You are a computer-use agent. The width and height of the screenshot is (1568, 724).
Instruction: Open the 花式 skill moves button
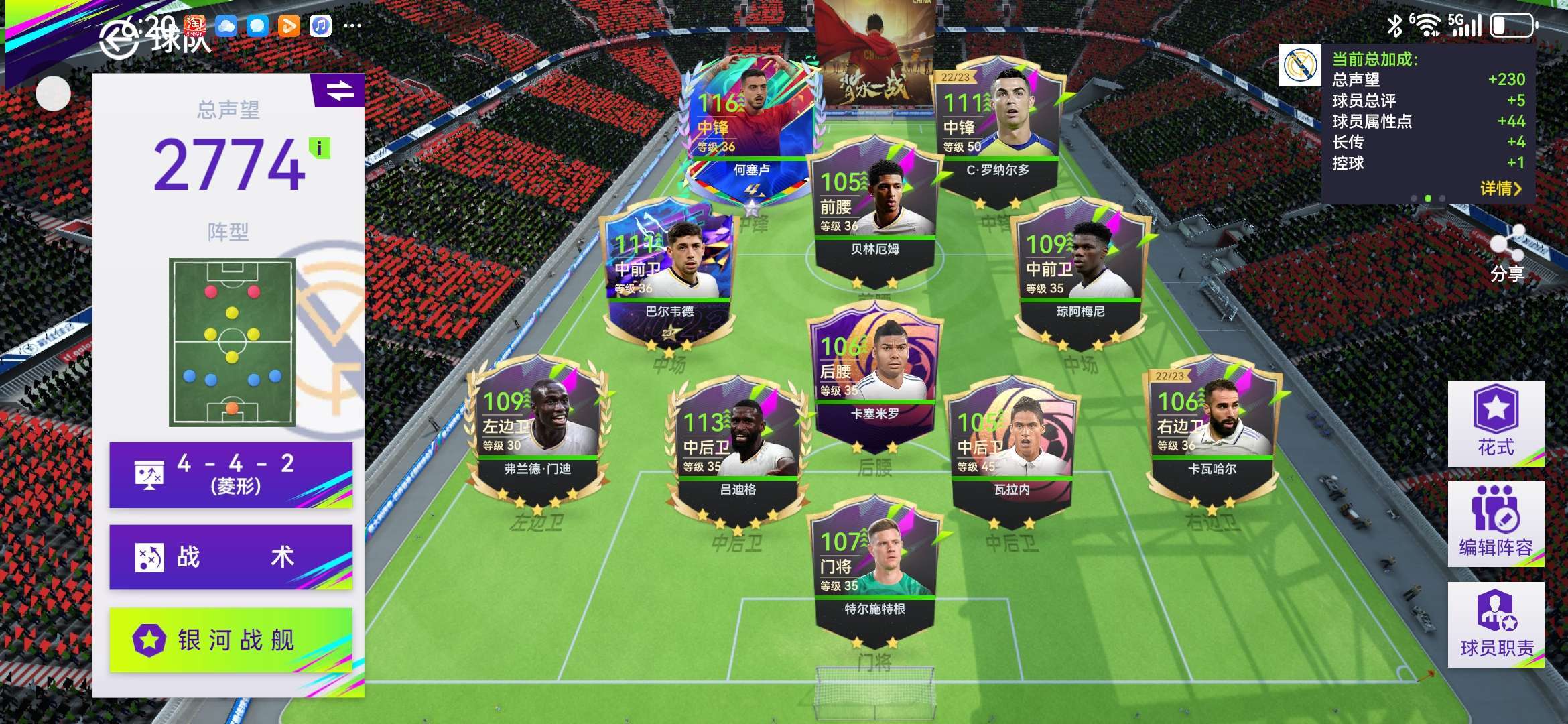tap(1496, 423)
